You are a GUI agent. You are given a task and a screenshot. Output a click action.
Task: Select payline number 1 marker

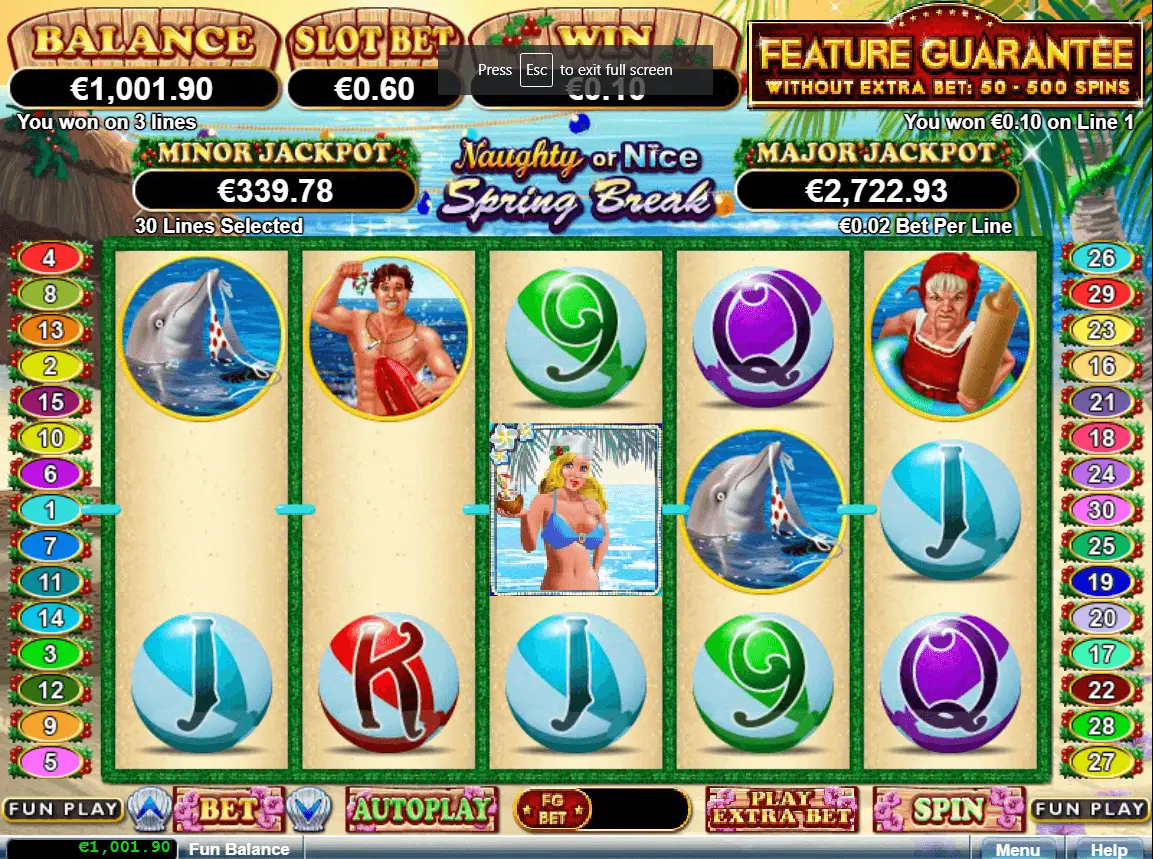click(50, 510)
